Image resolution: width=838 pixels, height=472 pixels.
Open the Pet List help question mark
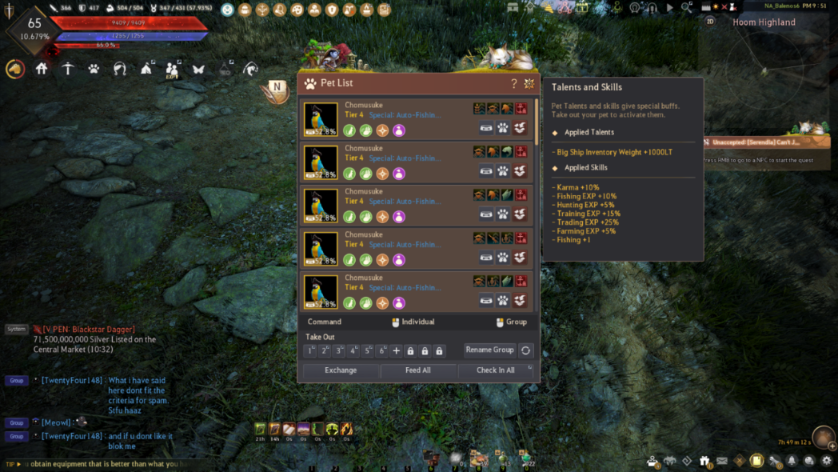coord(514,84)
